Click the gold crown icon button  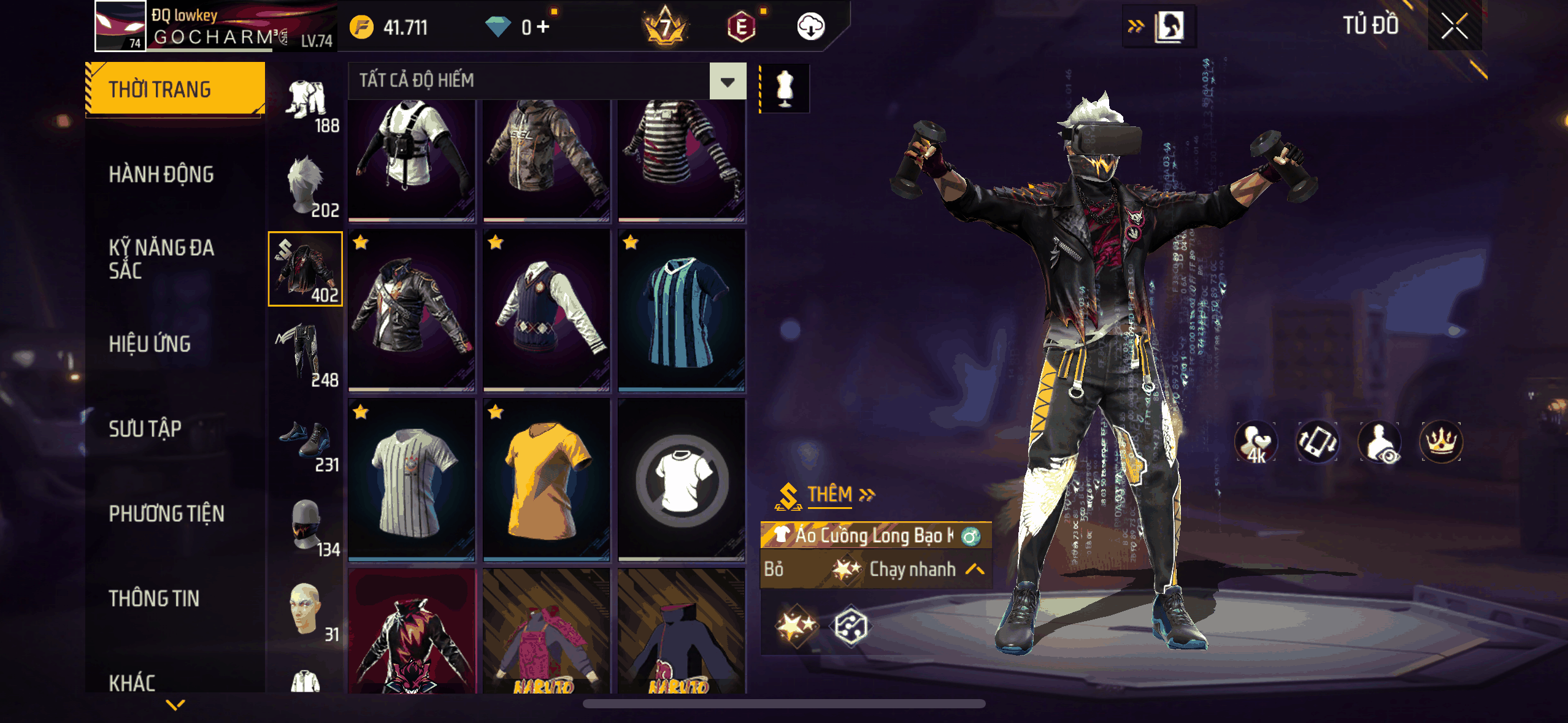[1440, 442]
